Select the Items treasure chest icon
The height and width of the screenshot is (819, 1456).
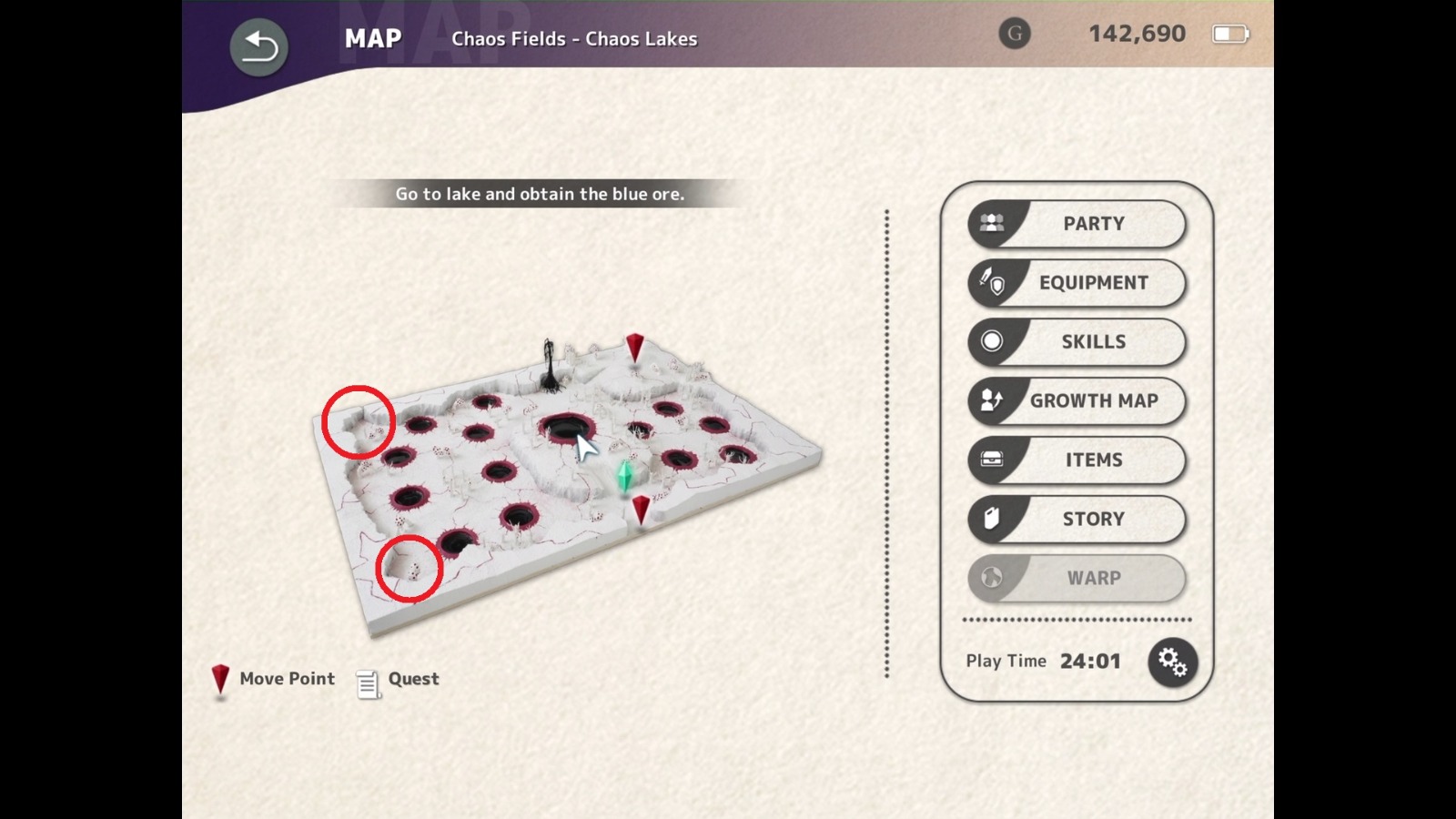(x=991, y=460)
